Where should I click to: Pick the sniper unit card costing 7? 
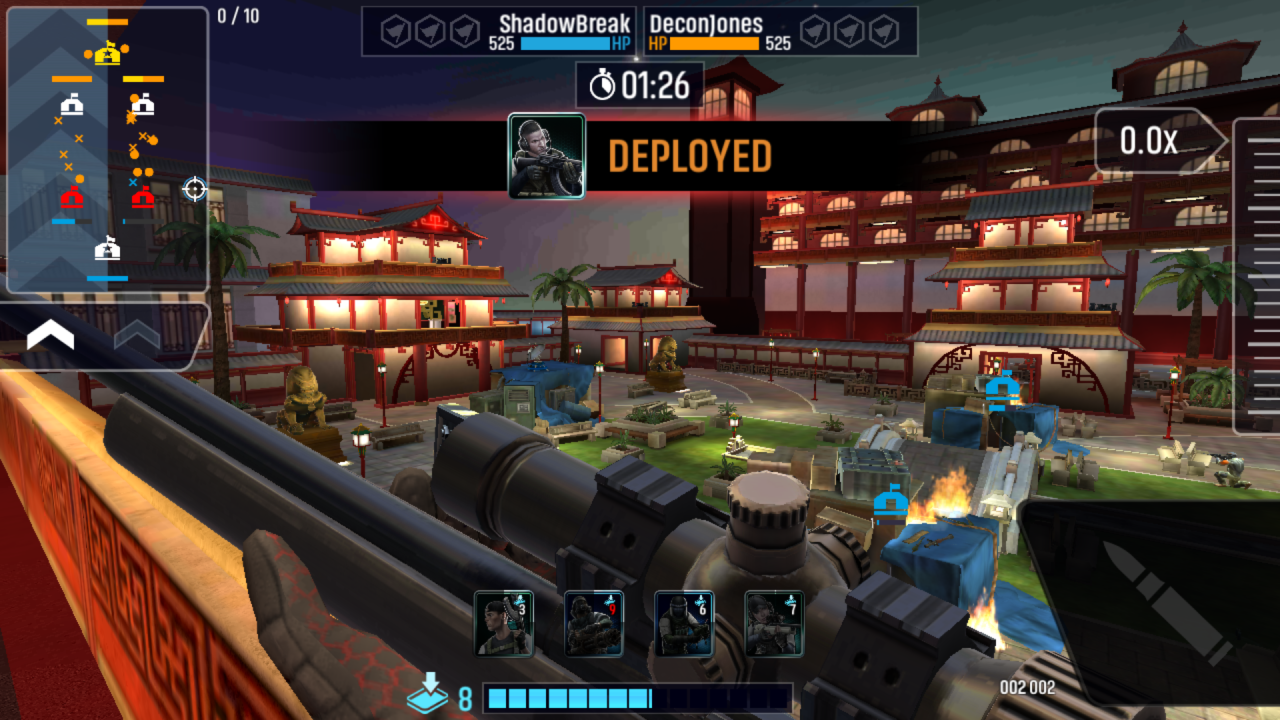[774, 623]
